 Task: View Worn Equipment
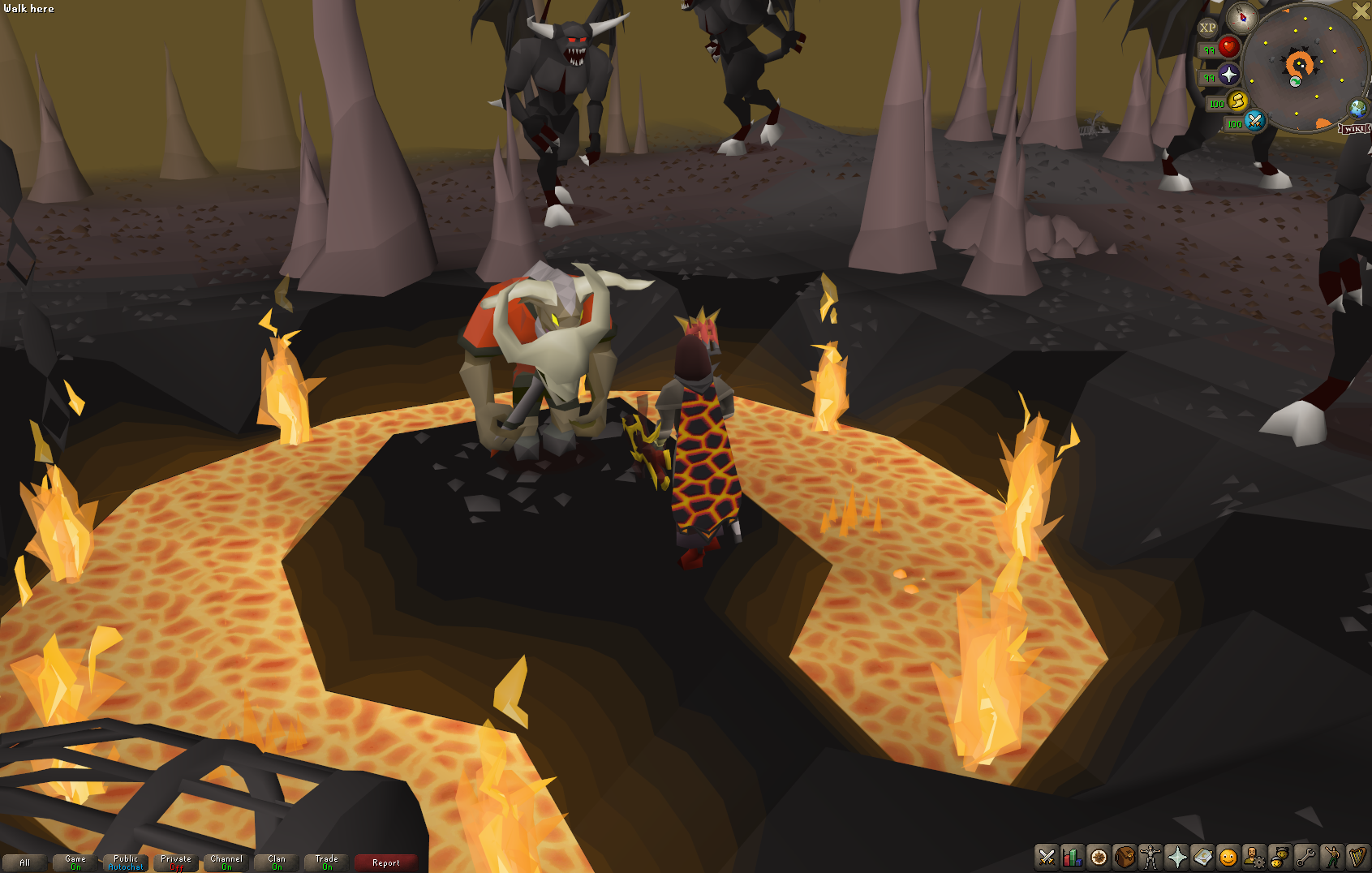tap(1150, 858)
